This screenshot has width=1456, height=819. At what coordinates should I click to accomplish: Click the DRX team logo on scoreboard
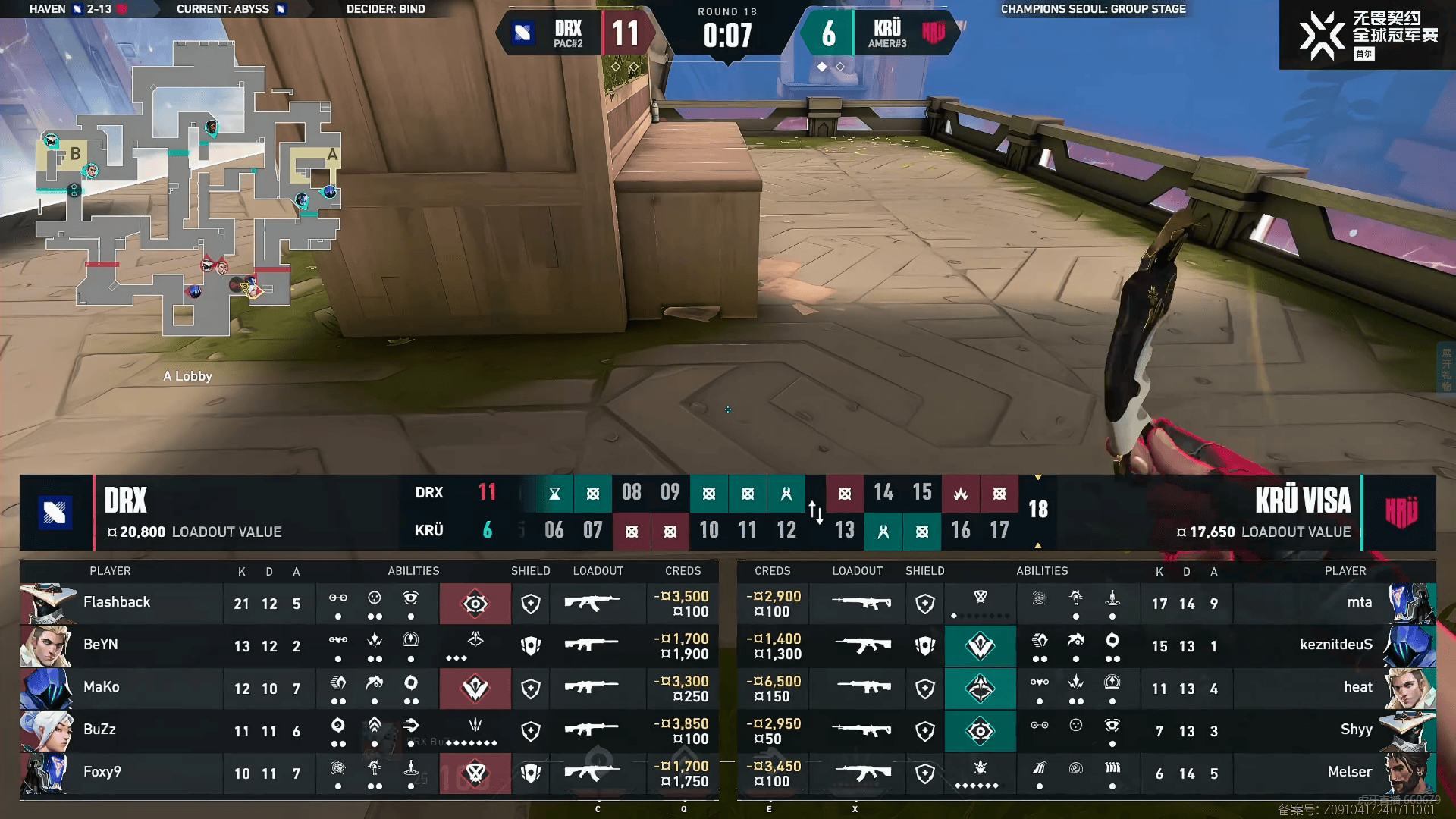[x=55, y=513]
